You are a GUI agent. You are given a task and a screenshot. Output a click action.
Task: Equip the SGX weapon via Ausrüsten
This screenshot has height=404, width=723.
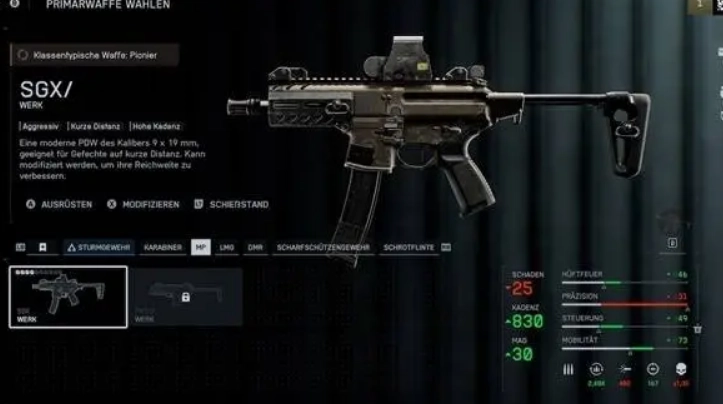pos(59,204)
